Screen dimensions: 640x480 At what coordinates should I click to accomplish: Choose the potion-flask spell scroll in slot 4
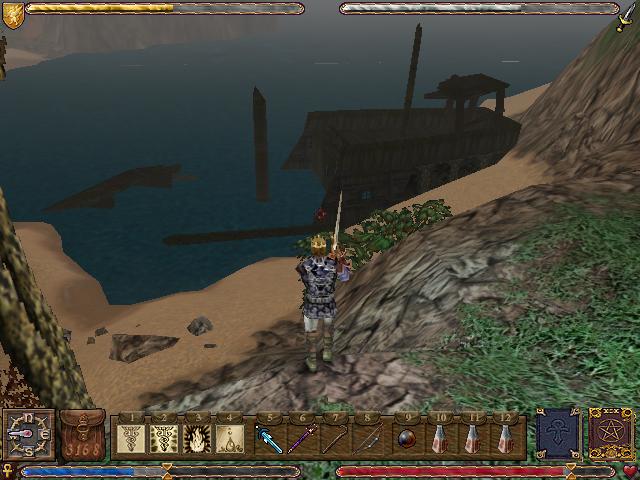pos(232,437)
